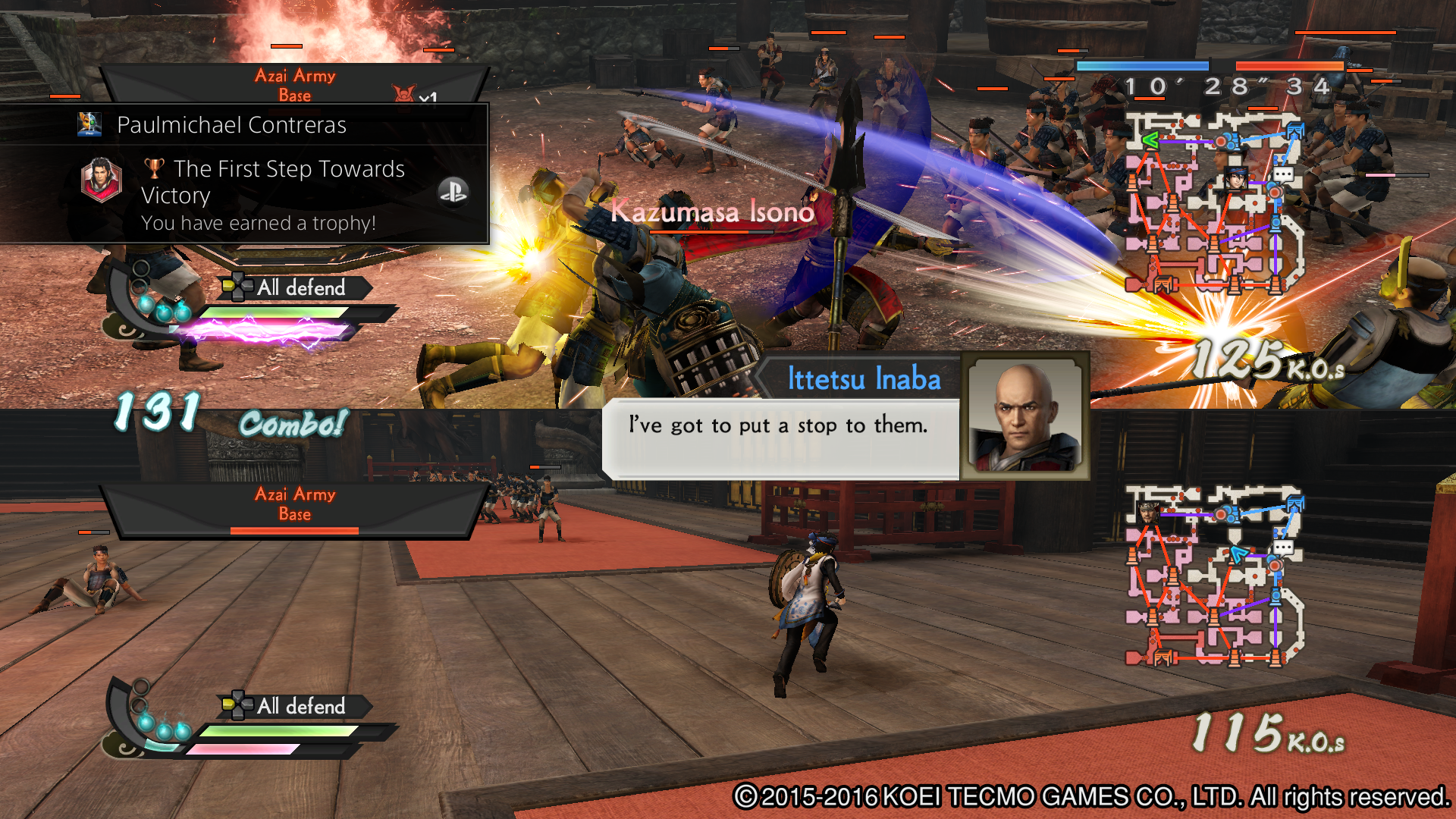
Task: Expand the Ittetsu Inaba dialogue box
Action: [777, 425]
